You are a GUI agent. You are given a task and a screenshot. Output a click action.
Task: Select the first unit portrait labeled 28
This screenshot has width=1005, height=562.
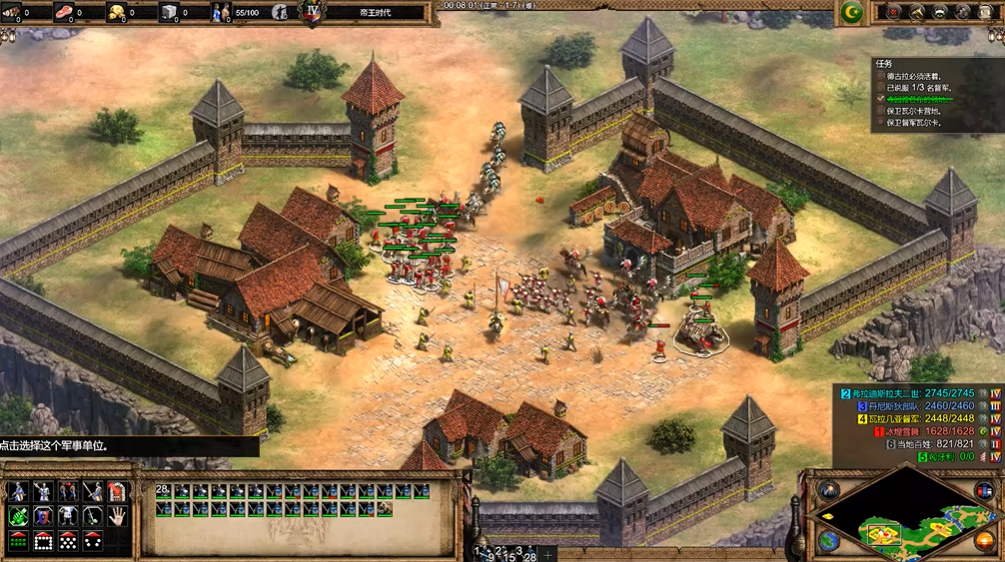click(163, 492)
